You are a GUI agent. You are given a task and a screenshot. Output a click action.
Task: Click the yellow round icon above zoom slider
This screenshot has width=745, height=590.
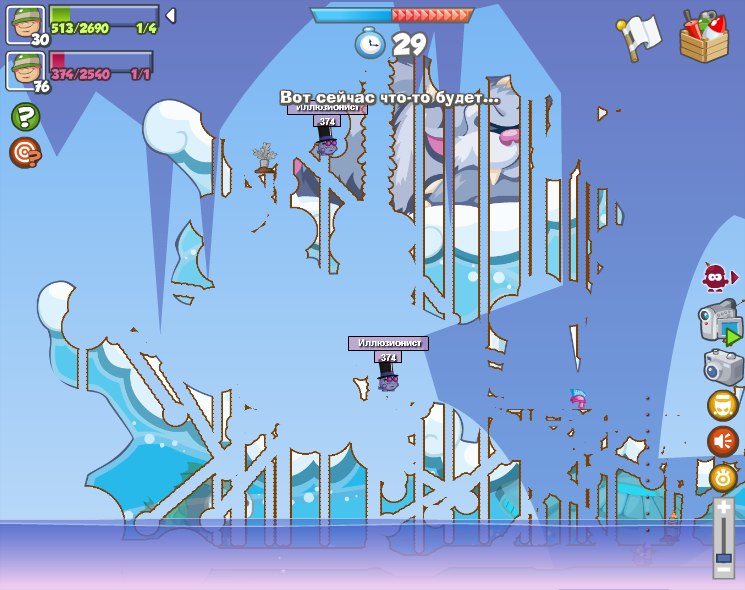point(722,477)
